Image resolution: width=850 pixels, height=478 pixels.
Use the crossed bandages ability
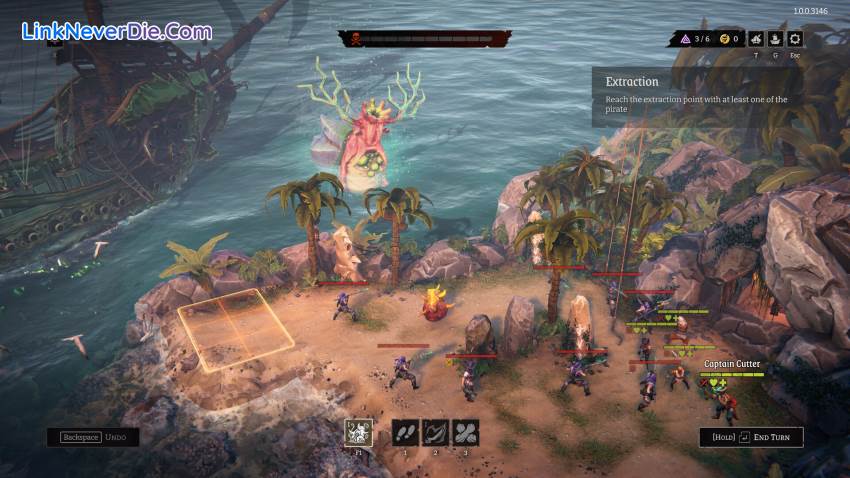[x=466, y=432]
